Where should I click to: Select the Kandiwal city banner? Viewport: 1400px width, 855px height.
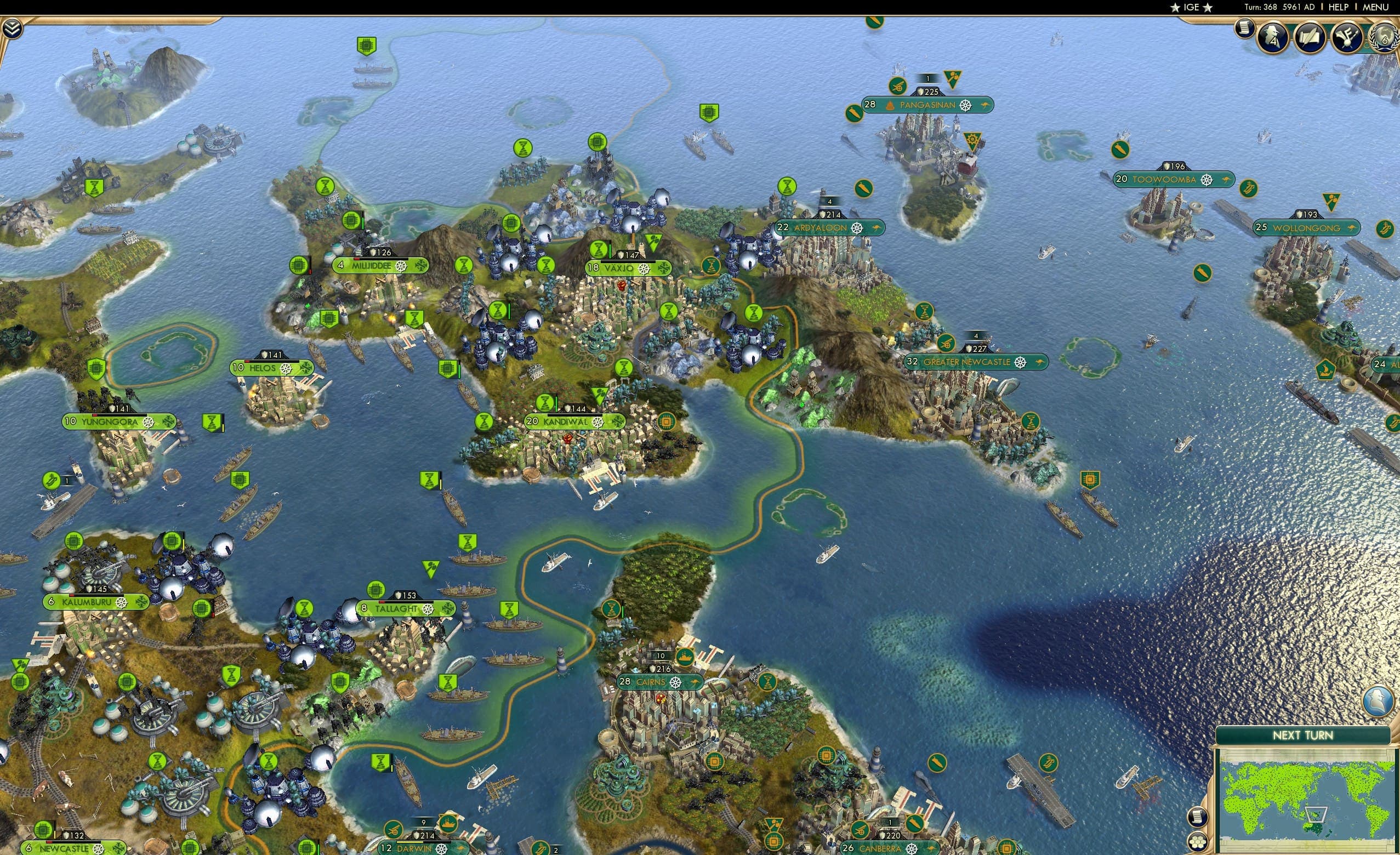[570, 422]
